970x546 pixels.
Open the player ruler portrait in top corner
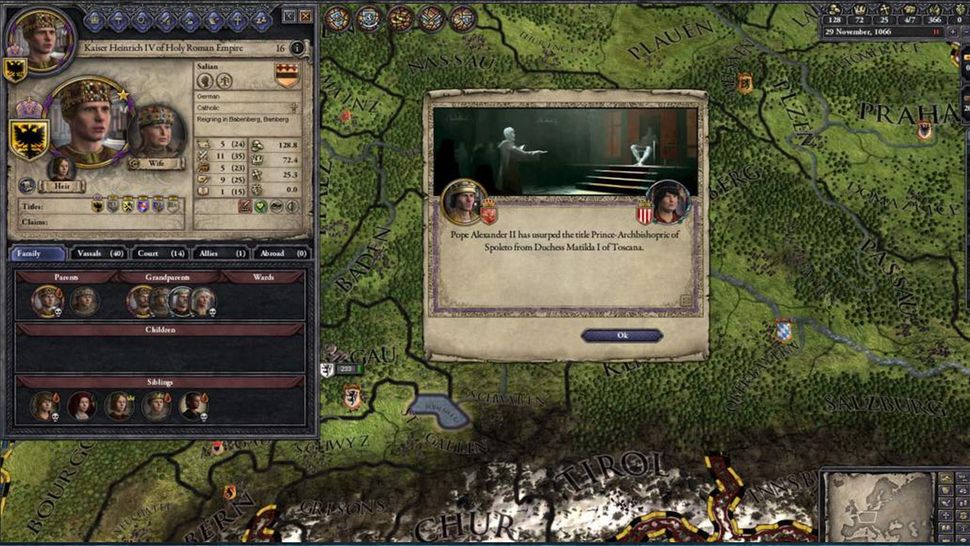36,39
